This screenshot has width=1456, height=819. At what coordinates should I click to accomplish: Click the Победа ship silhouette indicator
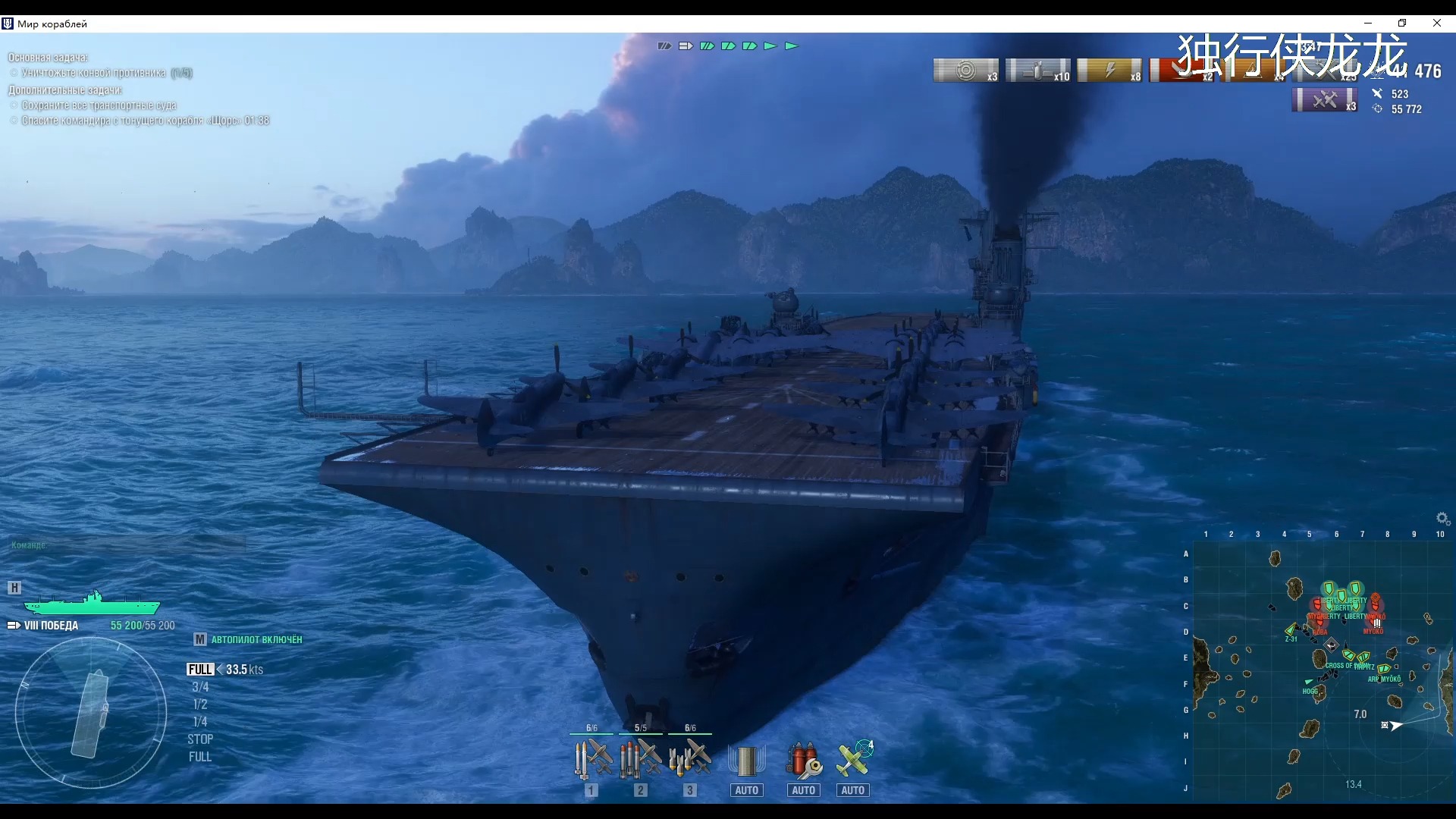pos(92,604)
